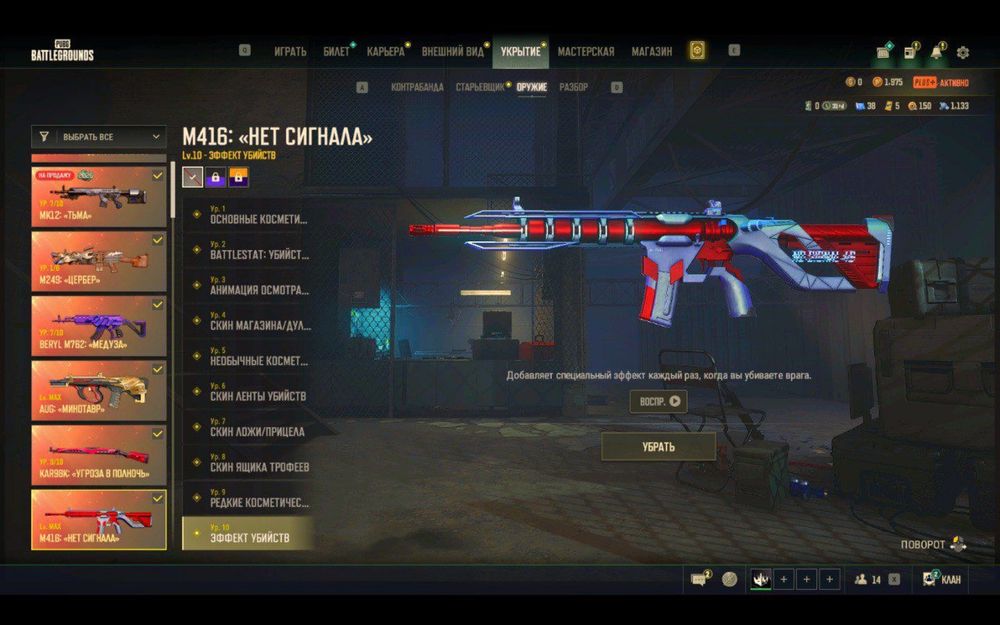Open the МАГАЗИН tab
The height and width of the screenshot is (625, 1000).
click(652, 51)
